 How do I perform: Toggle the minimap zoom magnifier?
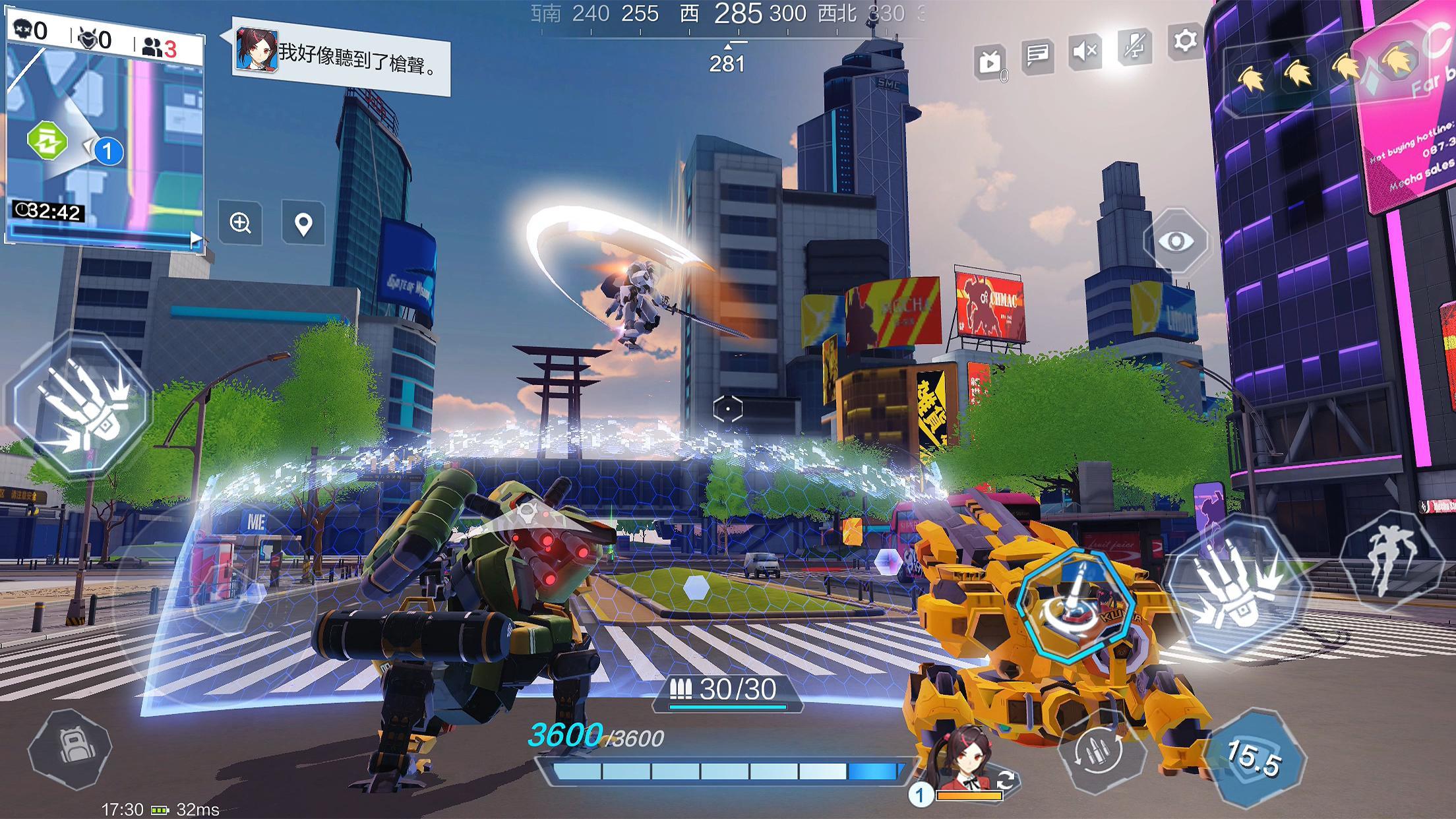240,225
